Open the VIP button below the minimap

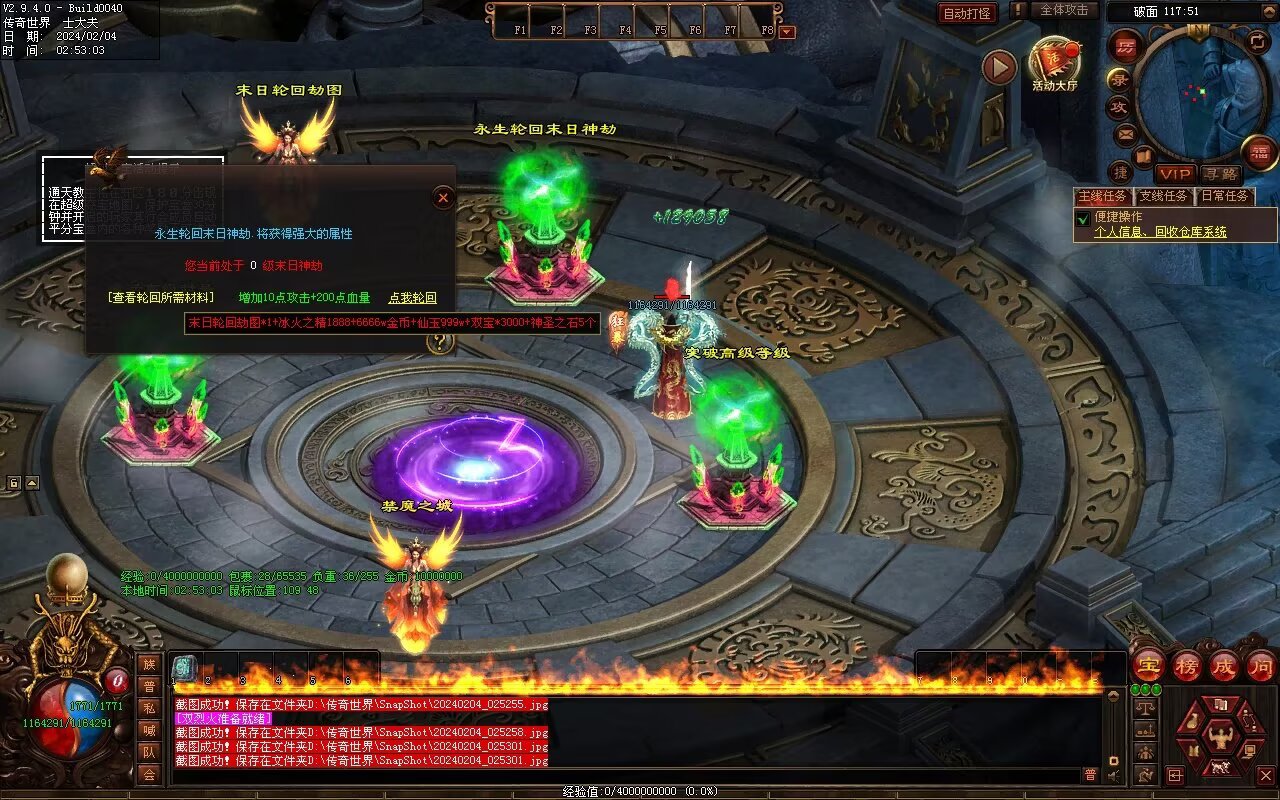pos(1176,174)
